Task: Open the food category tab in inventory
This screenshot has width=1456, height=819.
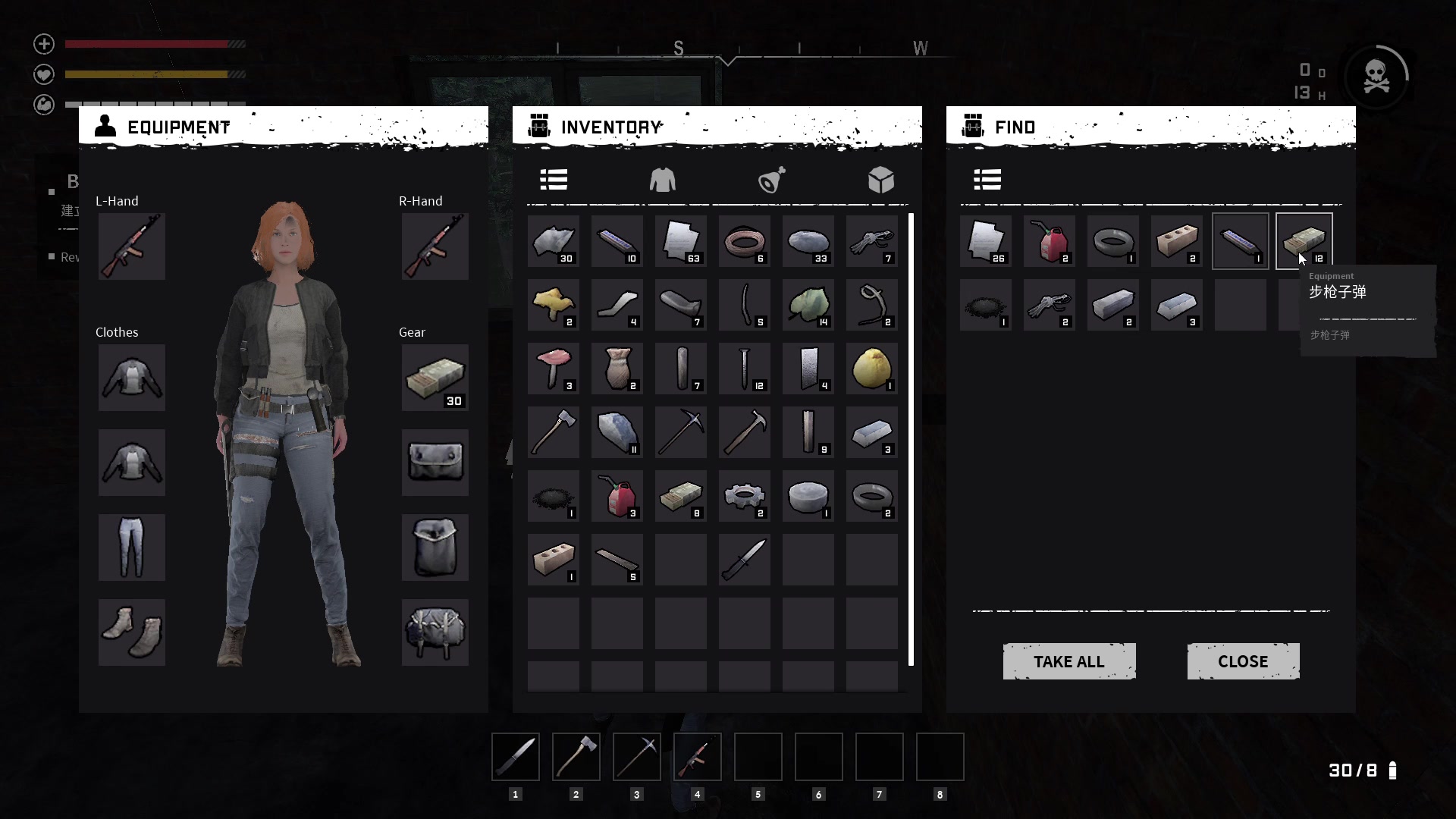Action: (x=771, y=180)
